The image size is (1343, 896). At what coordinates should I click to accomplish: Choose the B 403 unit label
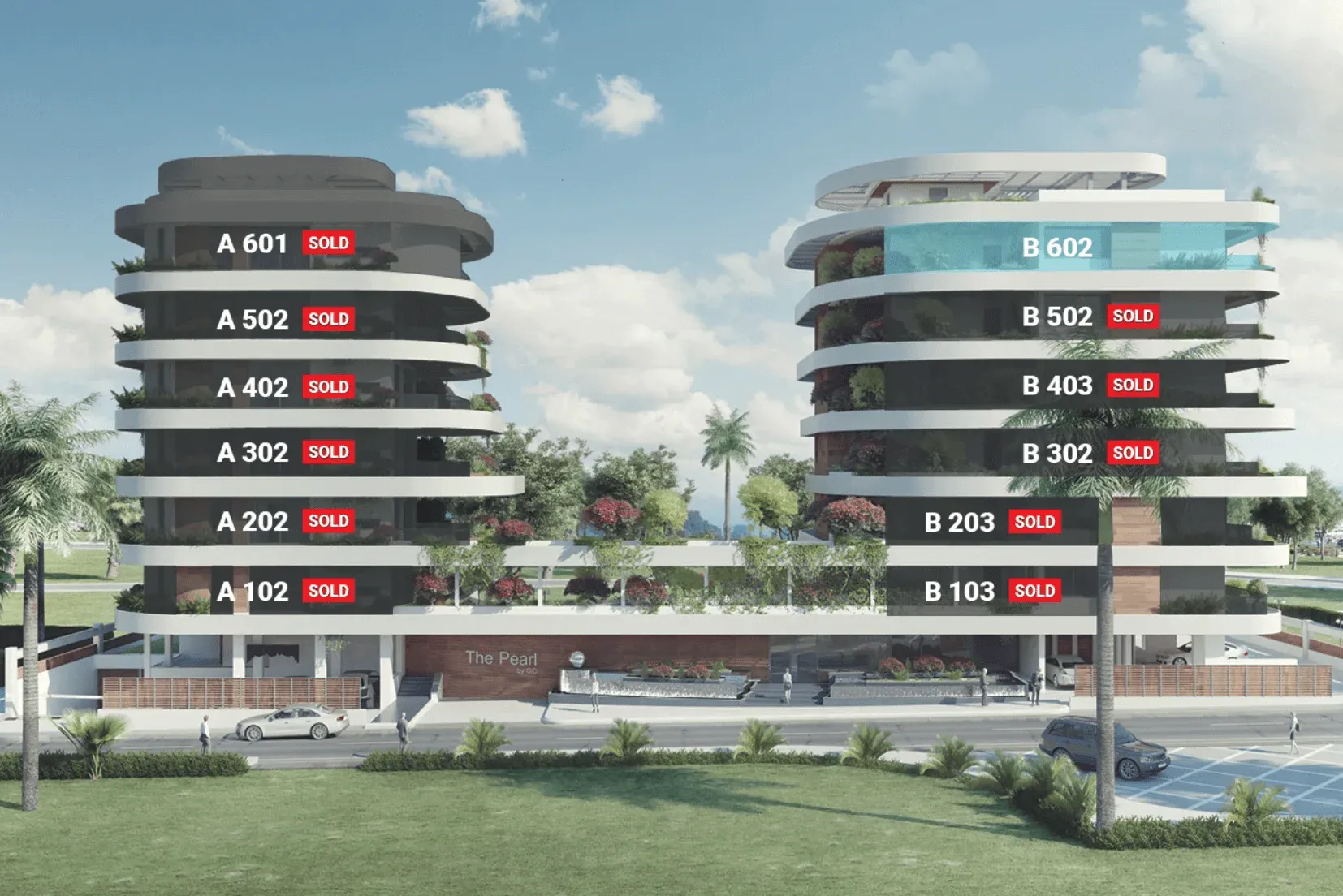pyautogui.click(x=1057, y=386)
